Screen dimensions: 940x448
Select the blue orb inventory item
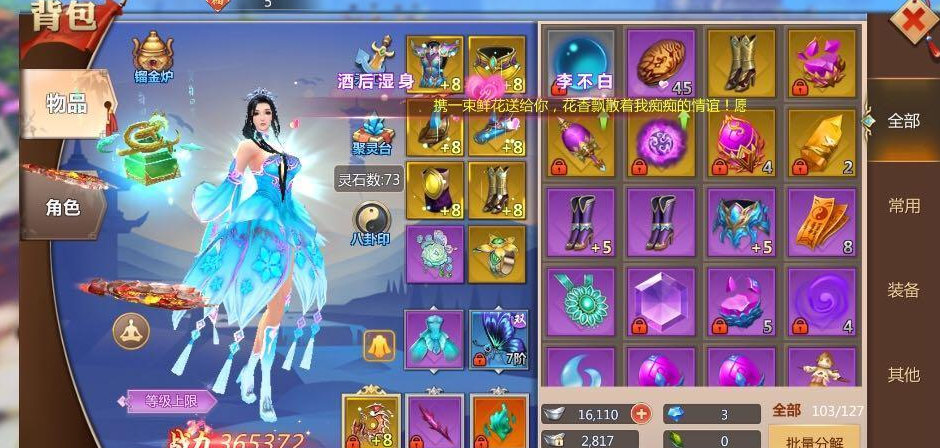click(580, 60)
